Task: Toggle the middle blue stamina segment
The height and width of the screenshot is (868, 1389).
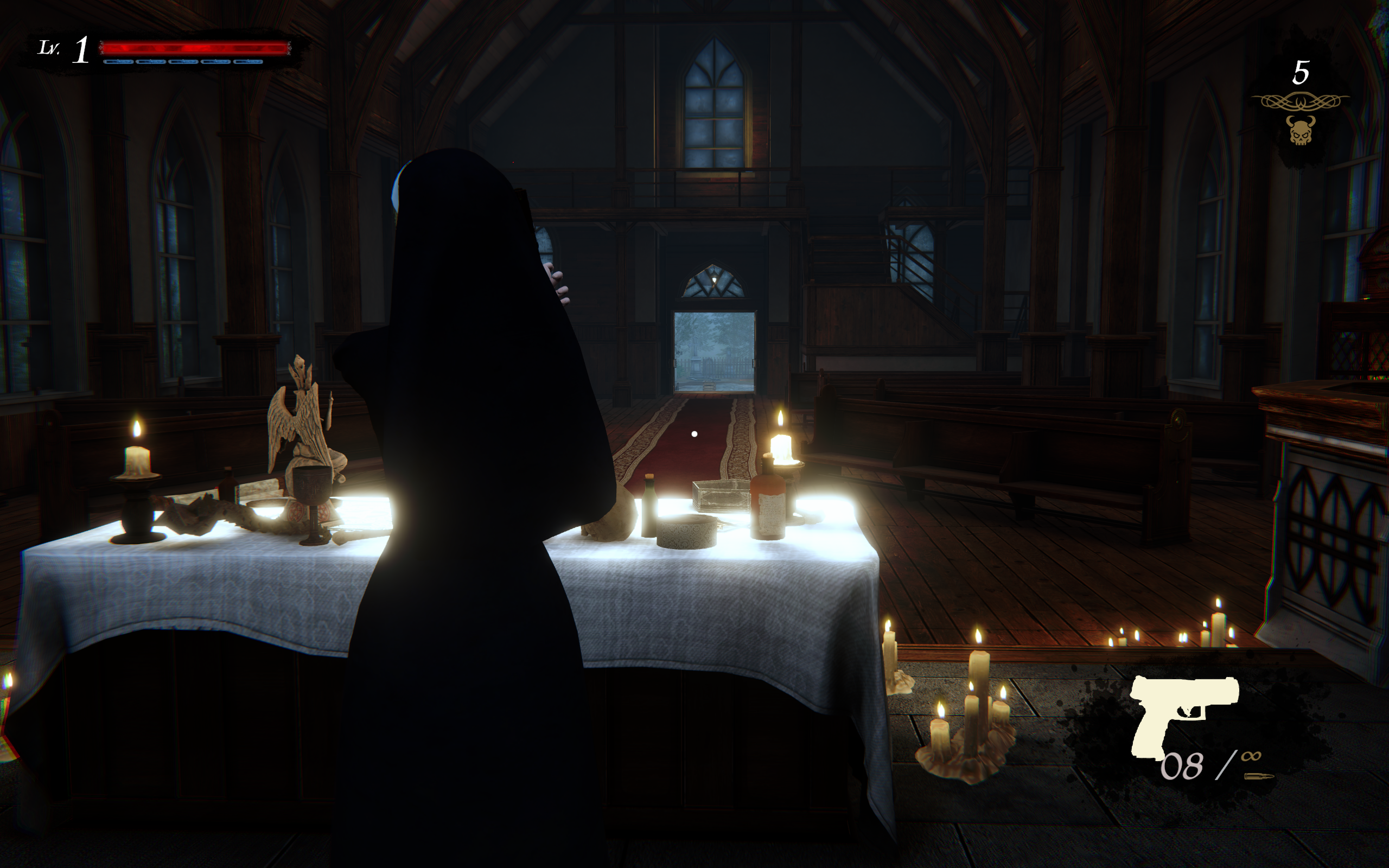Action: [184, 62]
